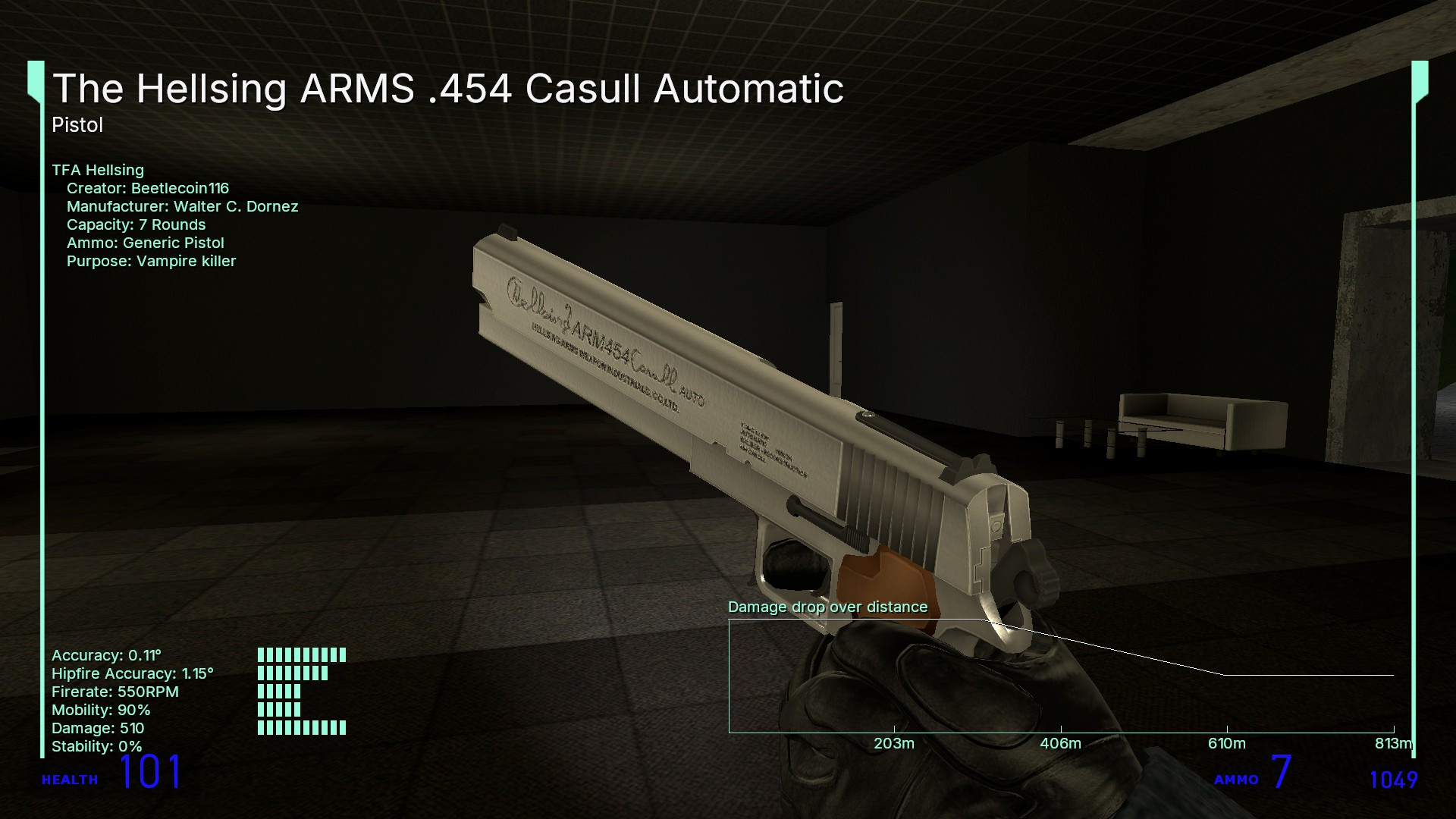The height and width of the screenshot is (819, 1456).
Task: Click the 406m distance marker on graph
Action: pyautogui.click(x=1060, y=745)
